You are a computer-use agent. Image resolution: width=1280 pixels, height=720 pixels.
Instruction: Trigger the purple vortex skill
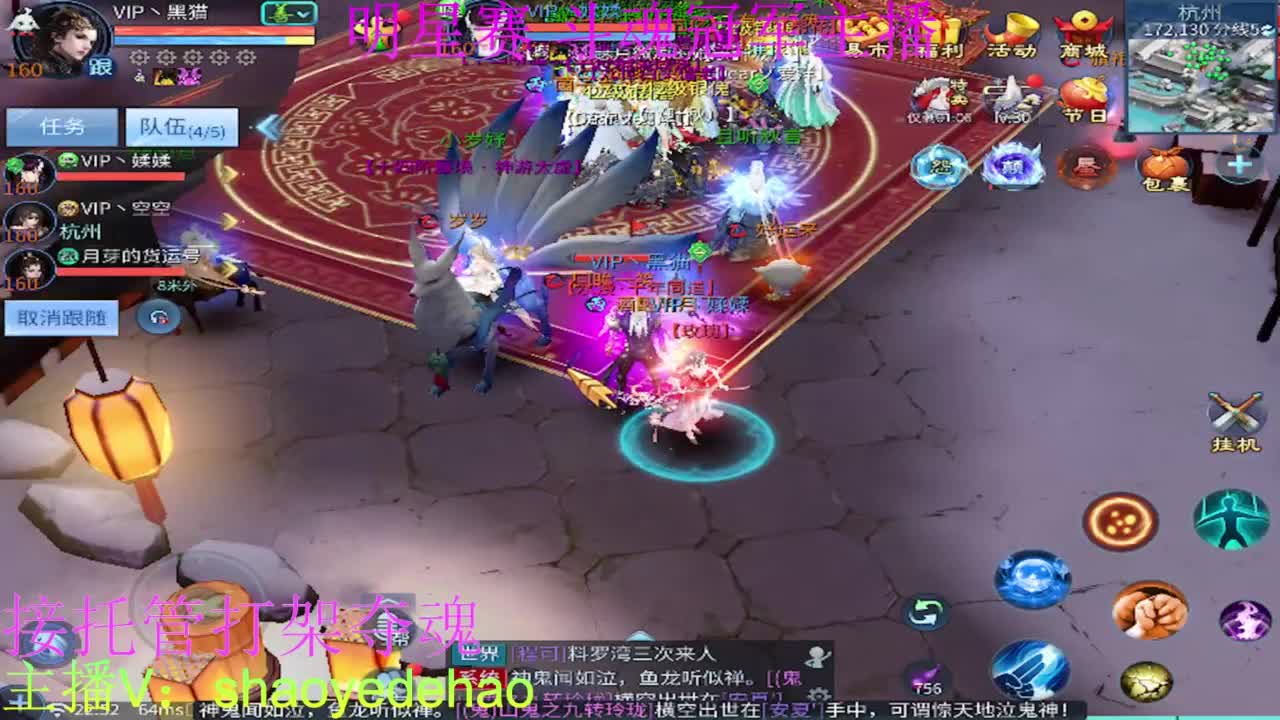coord(1244,618)
